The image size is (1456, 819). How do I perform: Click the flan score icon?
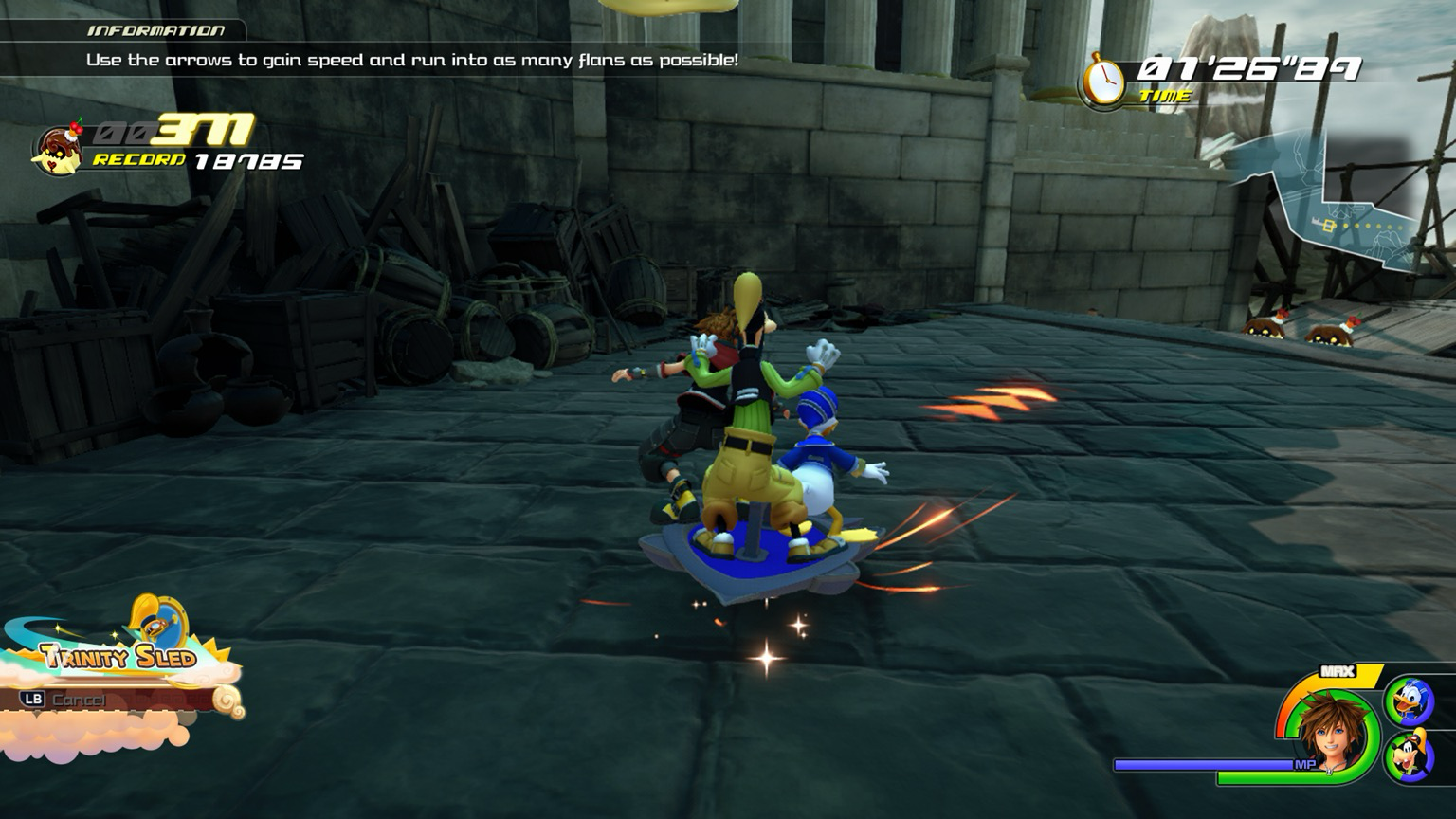59,149
